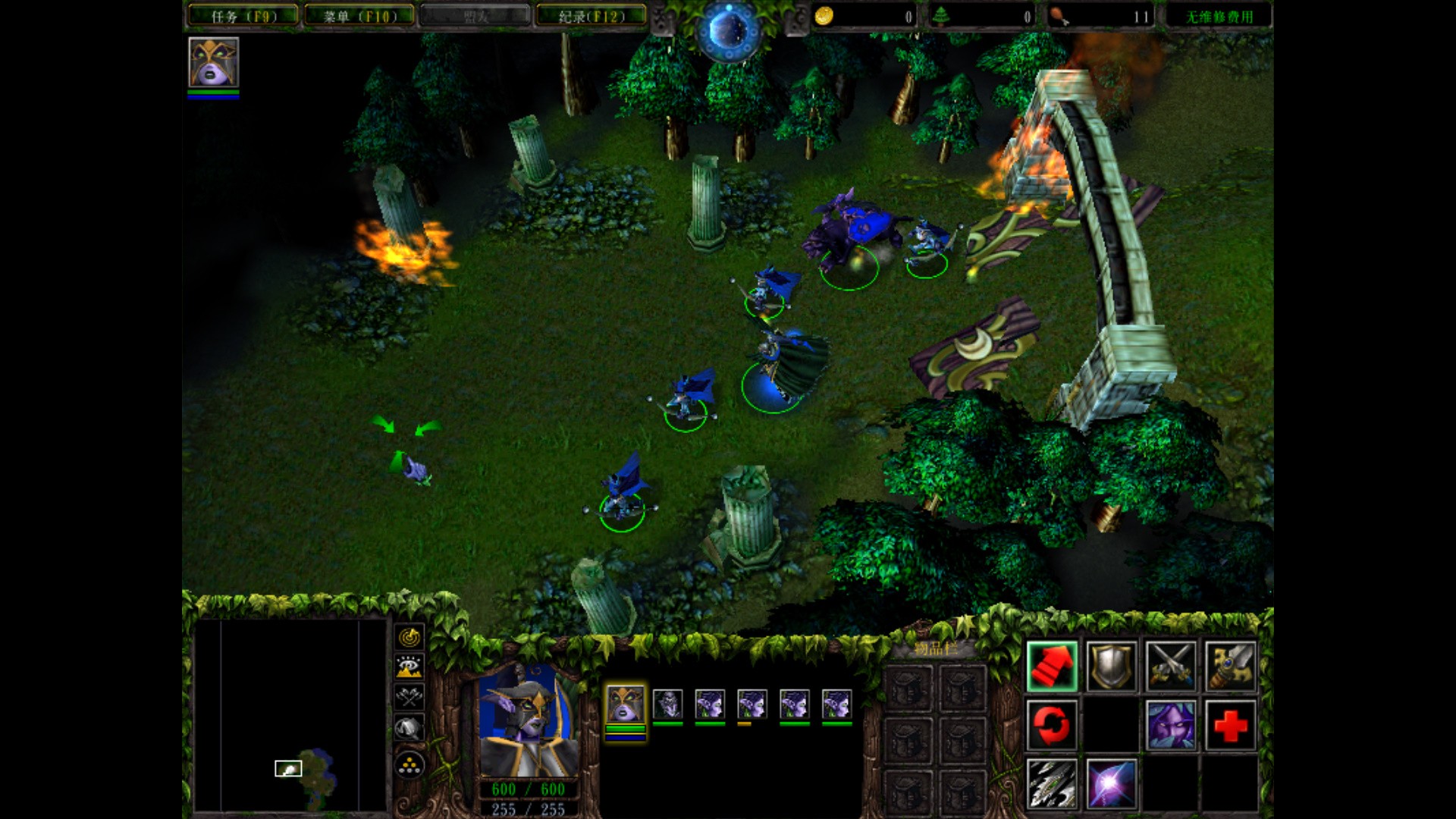Choose the Hold Position shield command
Viewport: 1456px width, 819px height.
(1111, 666)
